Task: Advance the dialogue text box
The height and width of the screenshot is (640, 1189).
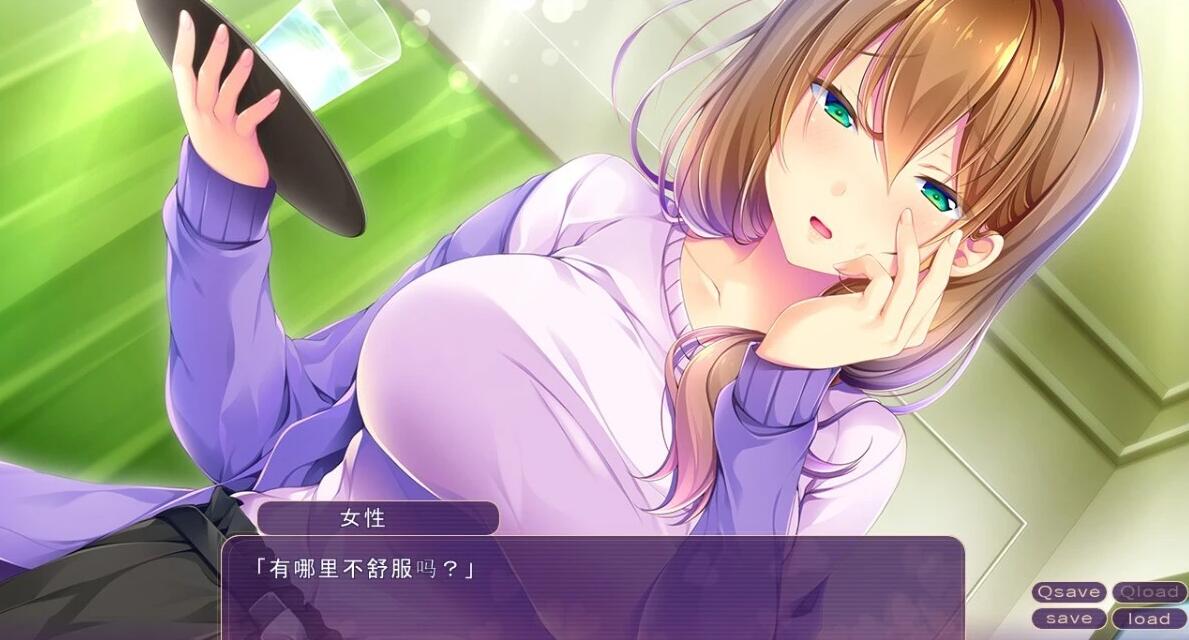Action: click(592, 590)
